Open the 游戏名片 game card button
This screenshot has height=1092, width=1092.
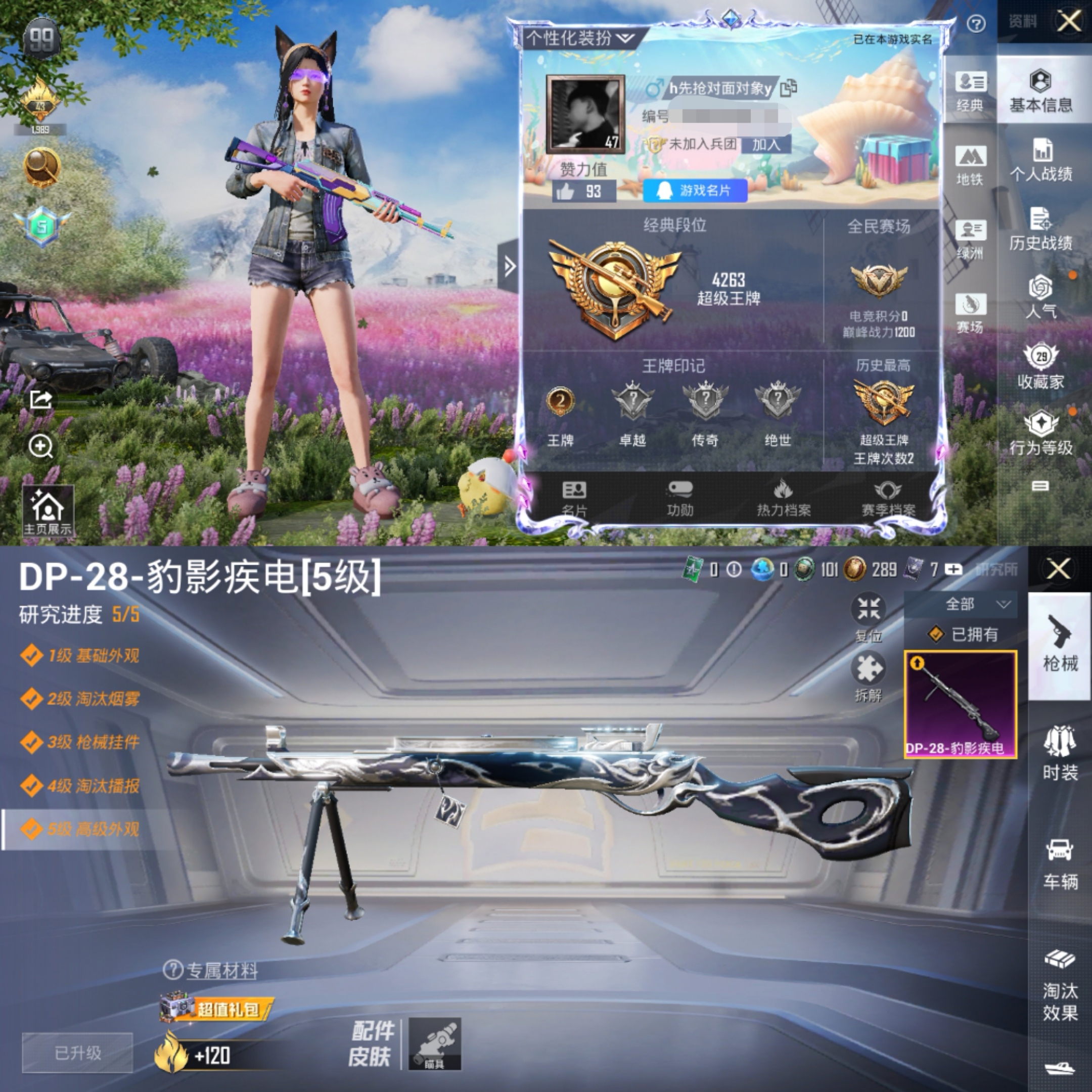(x=695, y=191)
